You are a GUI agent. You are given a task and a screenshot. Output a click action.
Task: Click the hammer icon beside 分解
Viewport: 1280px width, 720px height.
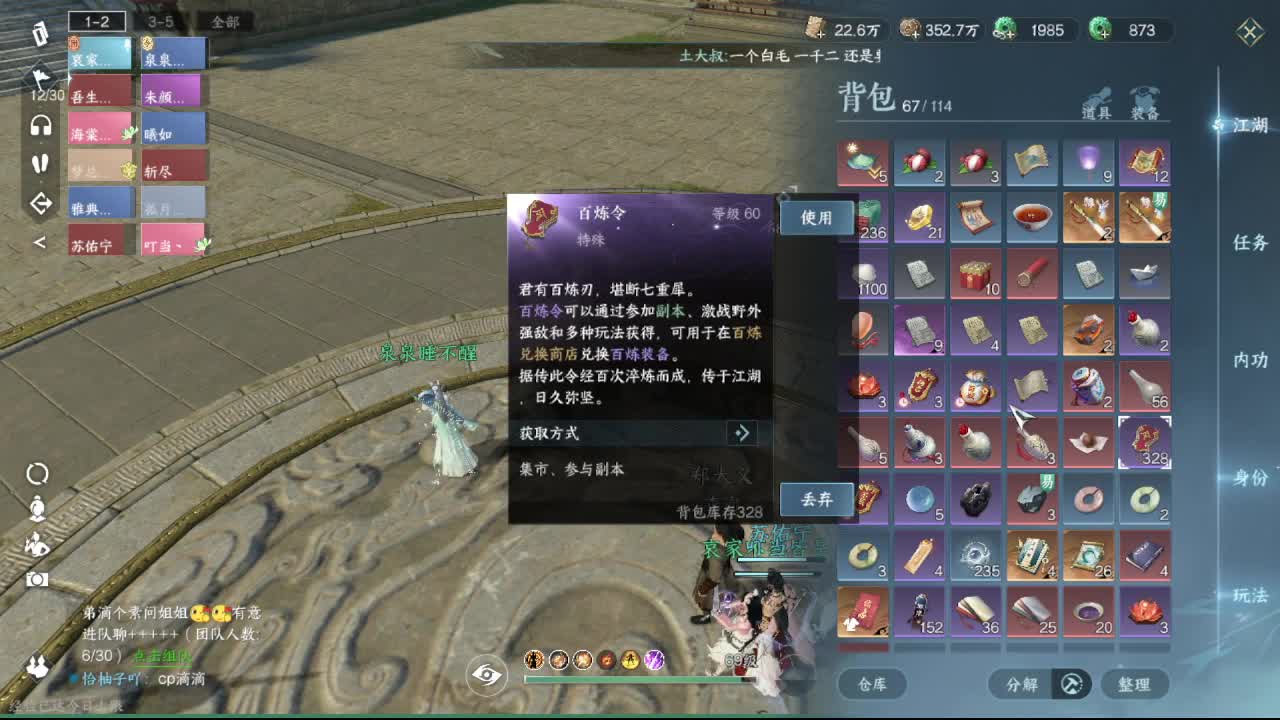[1072, 685]
